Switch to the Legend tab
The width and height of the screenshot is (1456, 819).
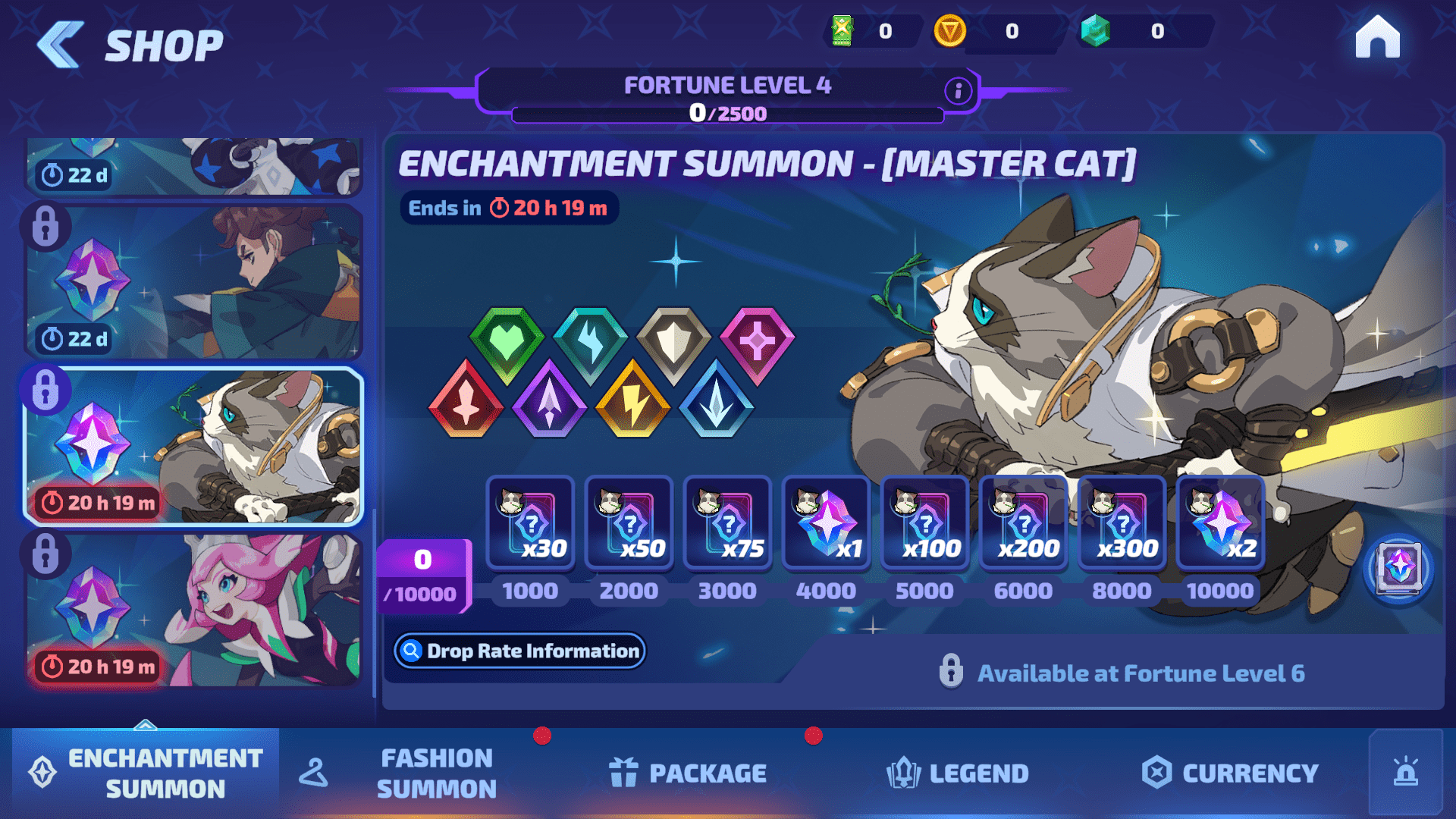[x=958, y=773]
